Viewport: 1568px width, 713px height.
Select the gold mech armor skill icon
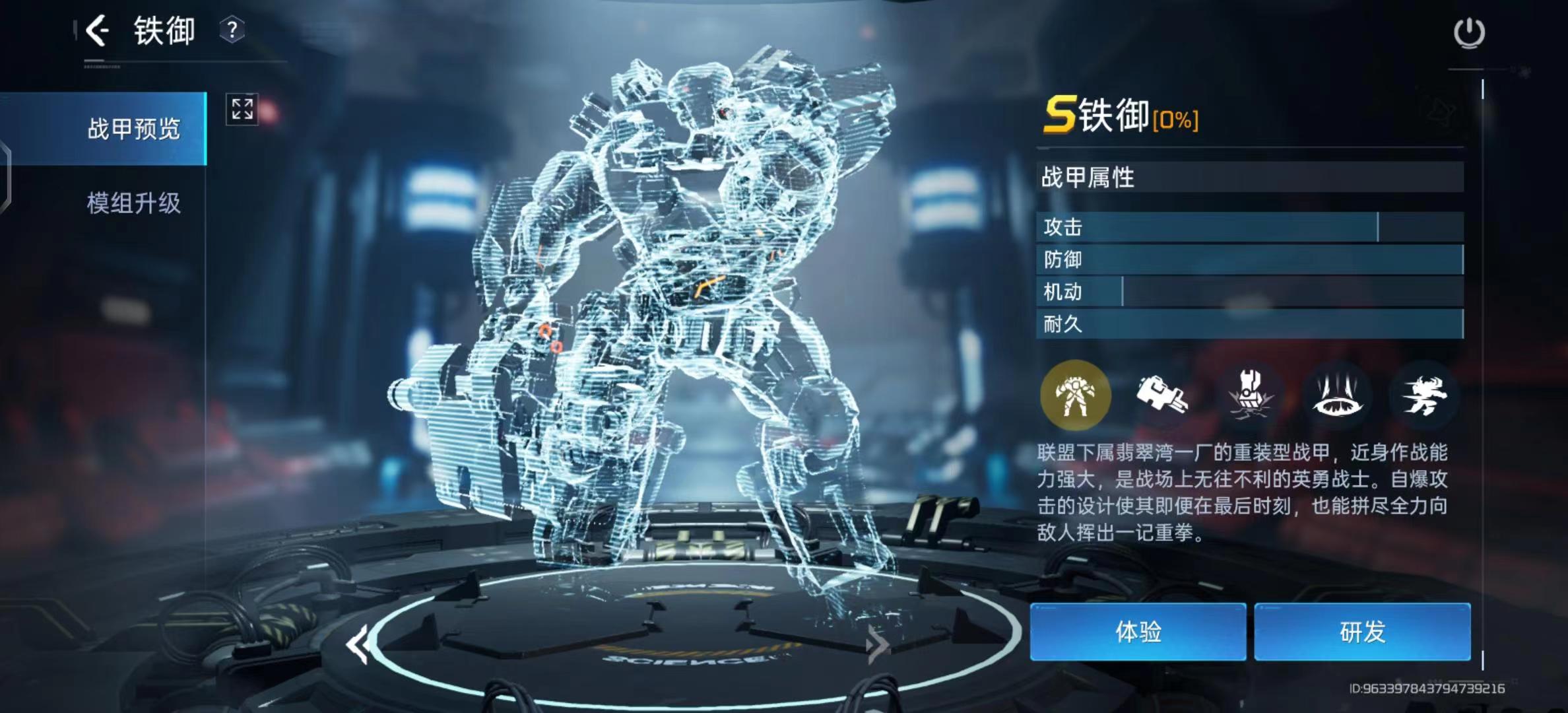pyautogui.click(x=1075, y=395)
